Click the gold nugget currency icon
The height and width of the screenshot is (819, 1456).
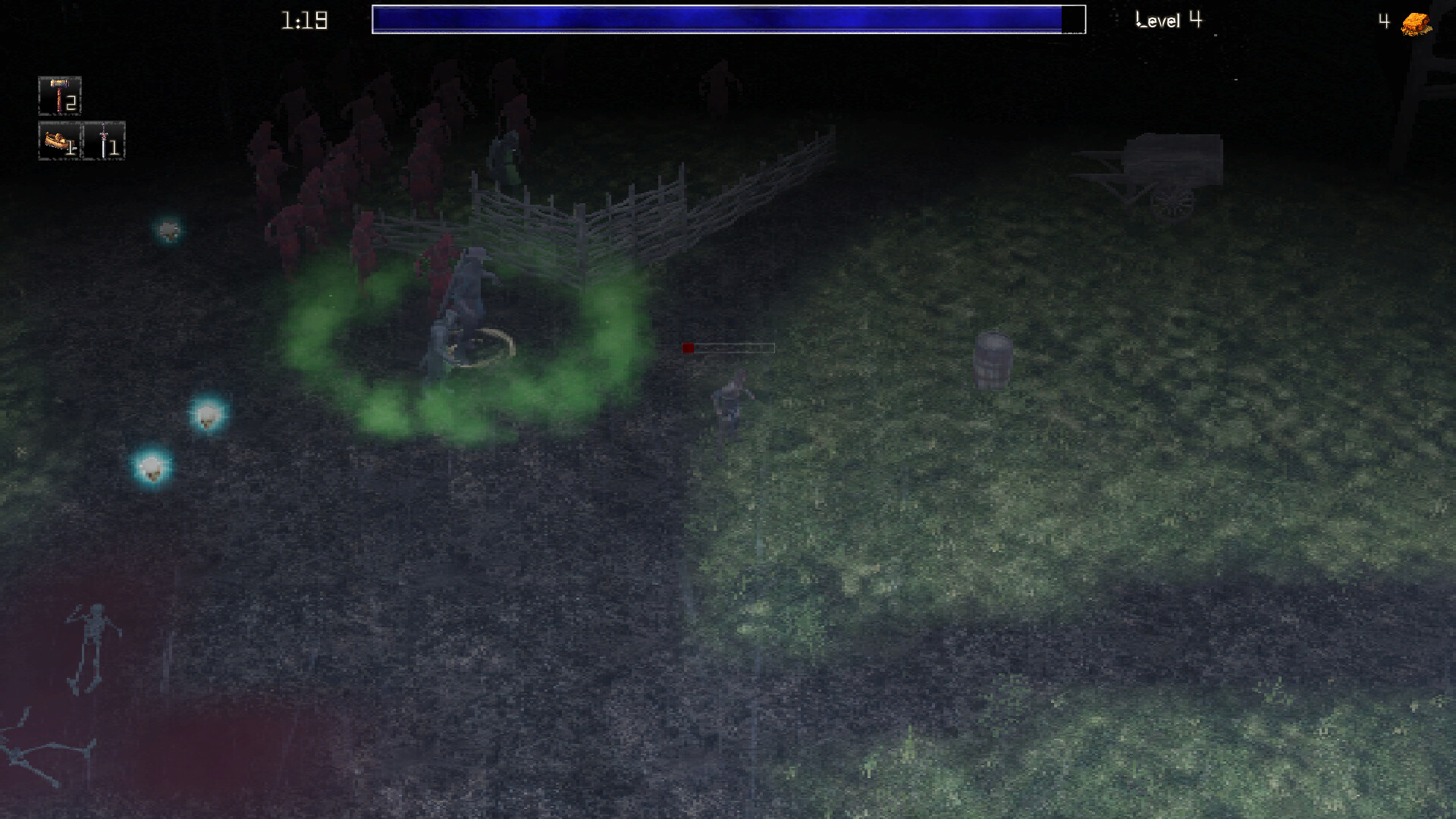[1414, 22]
